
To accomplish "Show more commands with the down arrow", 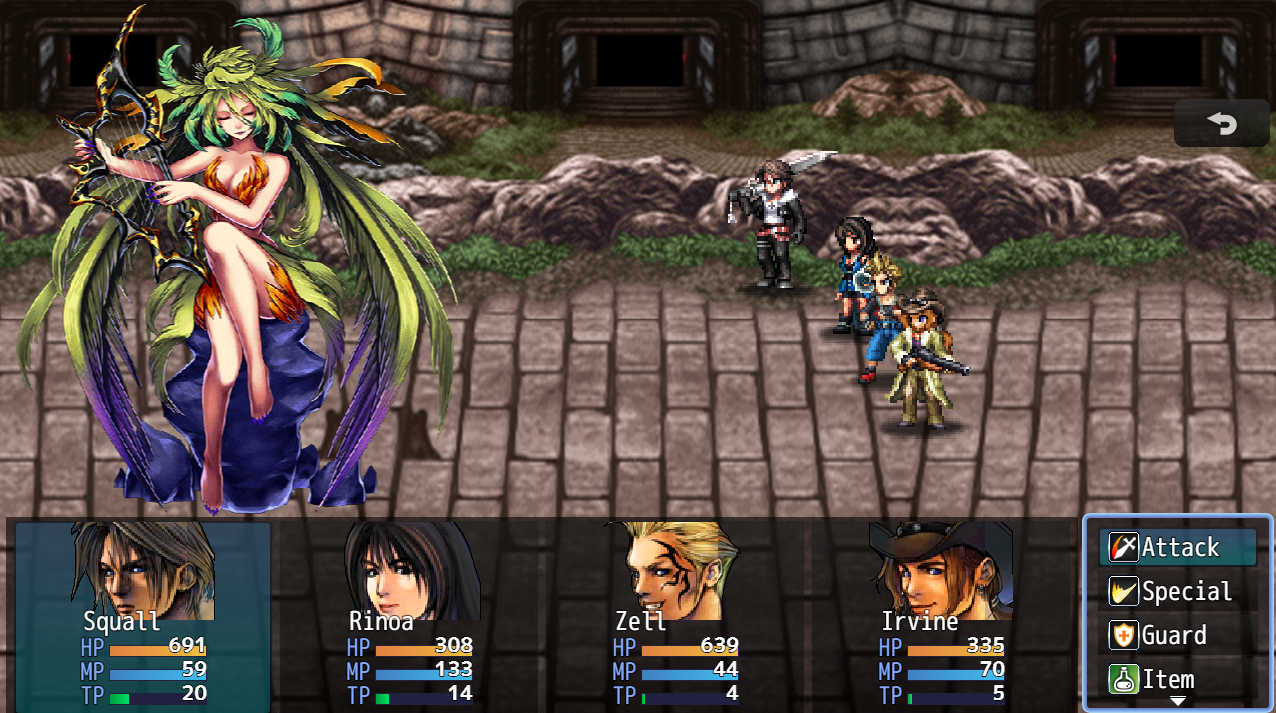I will tap(1178, 702).
